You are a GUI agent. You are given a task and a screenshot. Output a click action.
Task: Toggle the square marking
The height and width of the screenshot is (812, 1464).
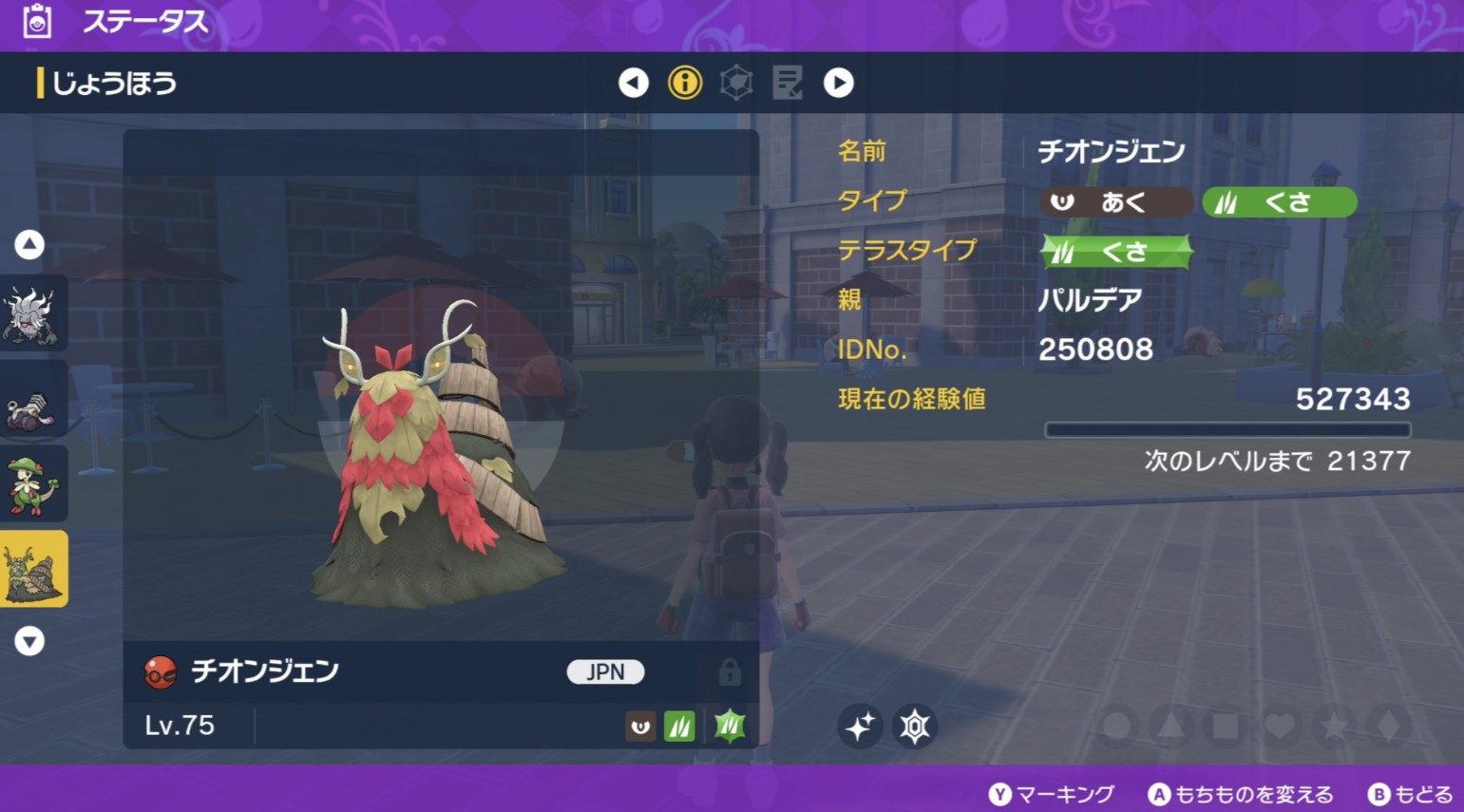1226,727
